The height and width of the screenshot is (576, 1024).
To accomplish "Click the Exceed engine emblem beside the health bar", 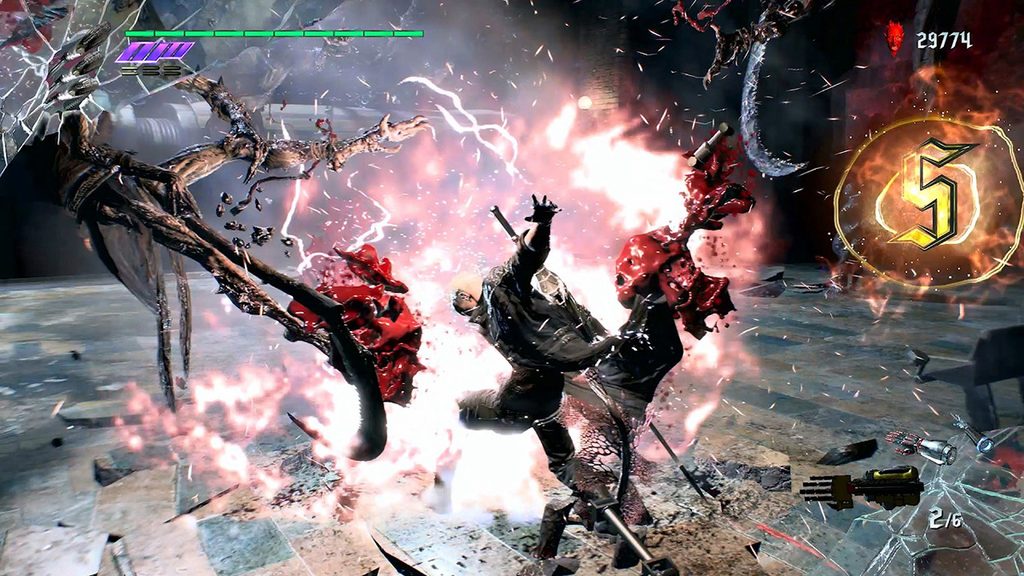I will point(154,50).
